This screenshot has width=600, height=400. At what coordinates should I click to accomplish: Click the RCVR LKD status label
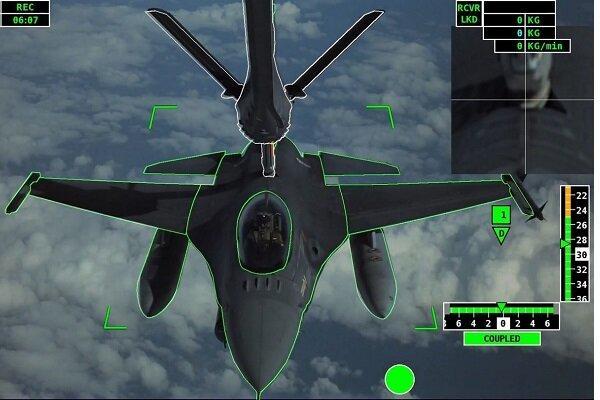(468, 13)
